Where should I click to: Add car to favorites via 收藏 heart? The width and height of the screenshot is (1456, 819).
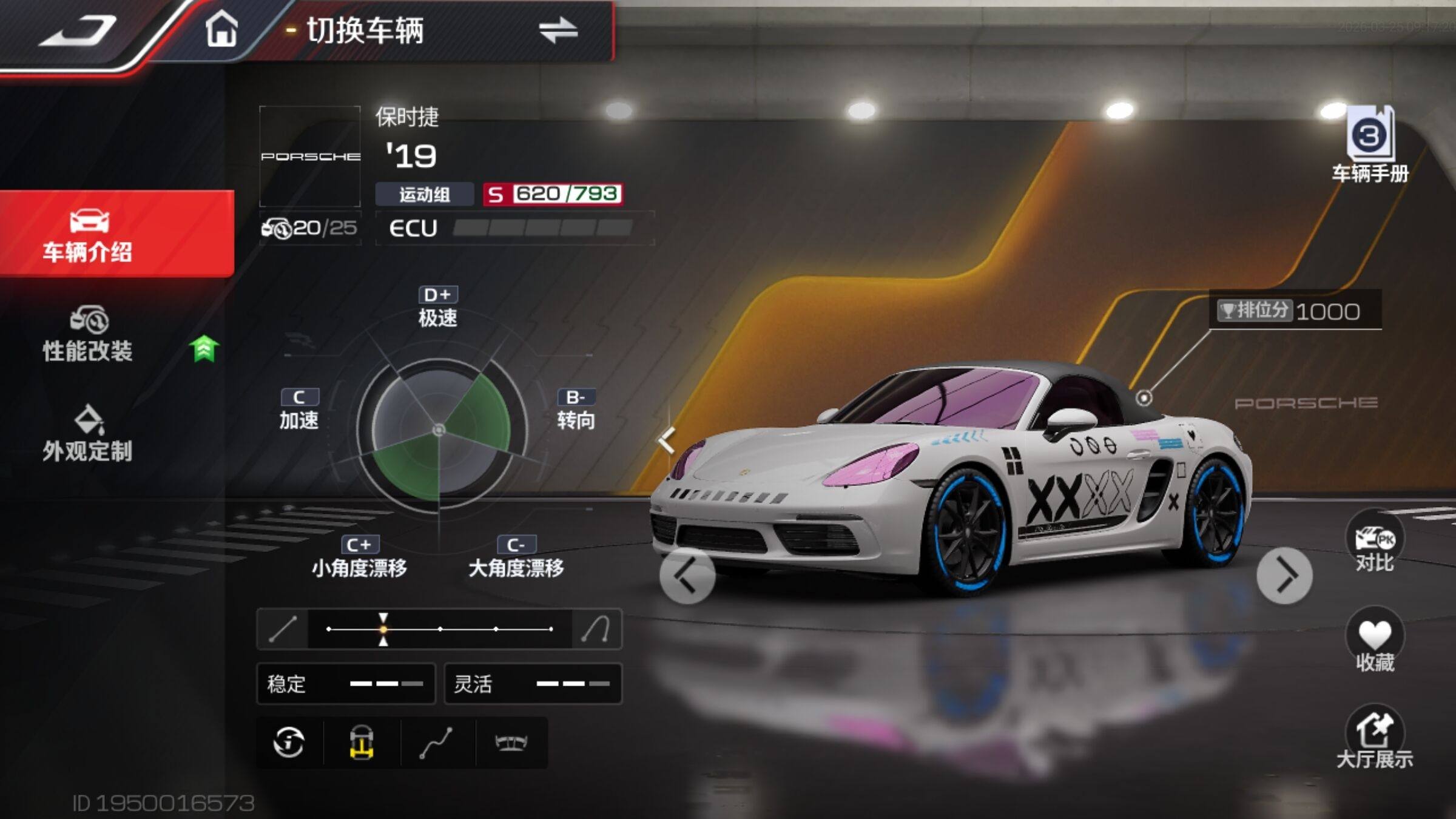pos(1374,642)
